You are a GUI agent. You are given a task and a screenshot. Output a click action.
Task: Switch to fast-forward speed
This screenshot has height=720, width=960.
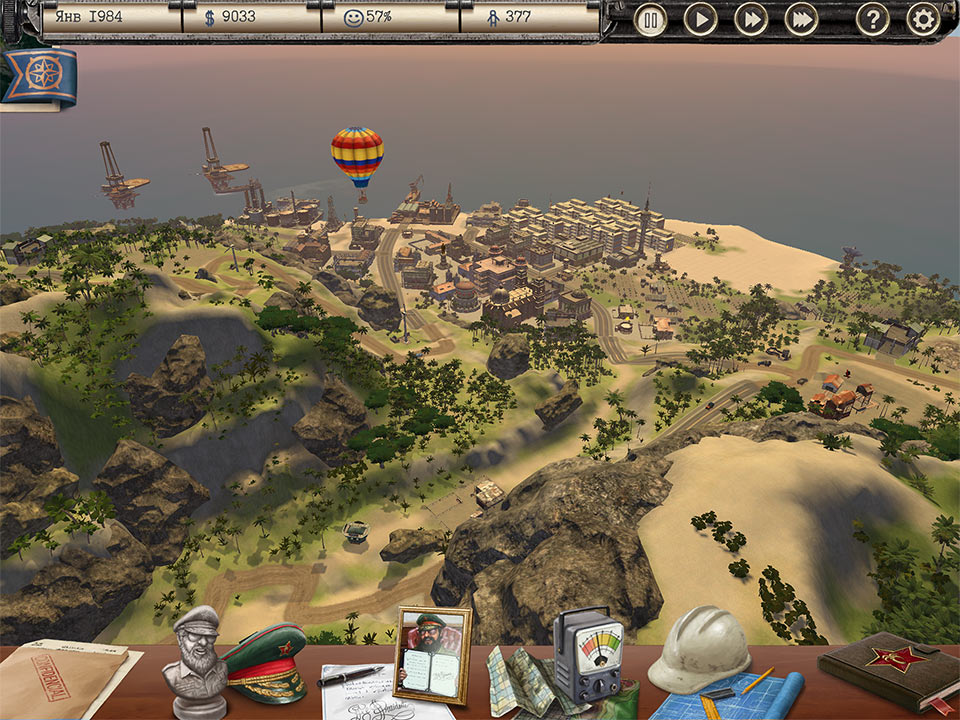coord(751,20)
